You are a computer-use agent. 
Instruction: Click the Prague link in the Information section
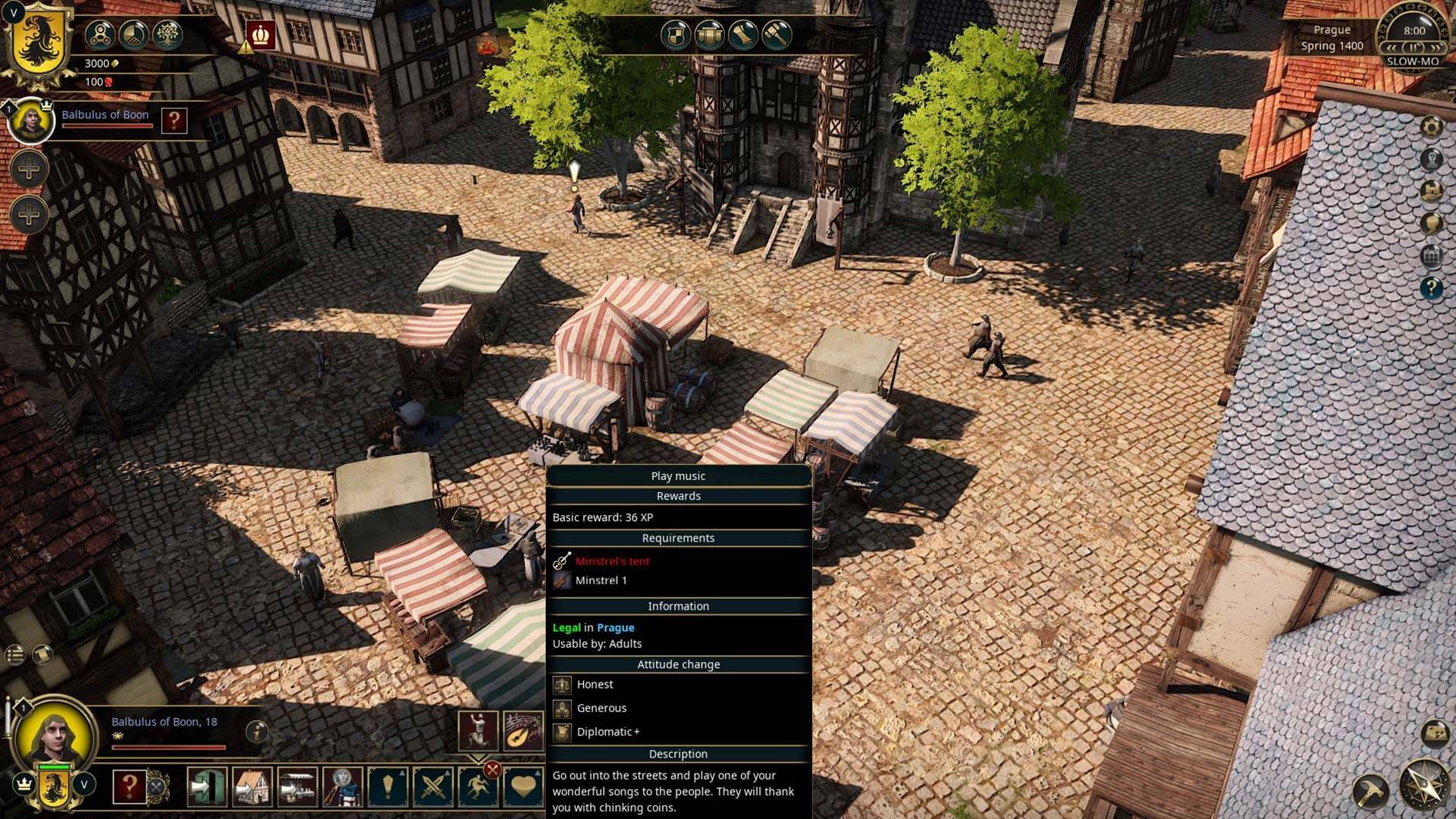pyautogui.click(x=616, y=627)
